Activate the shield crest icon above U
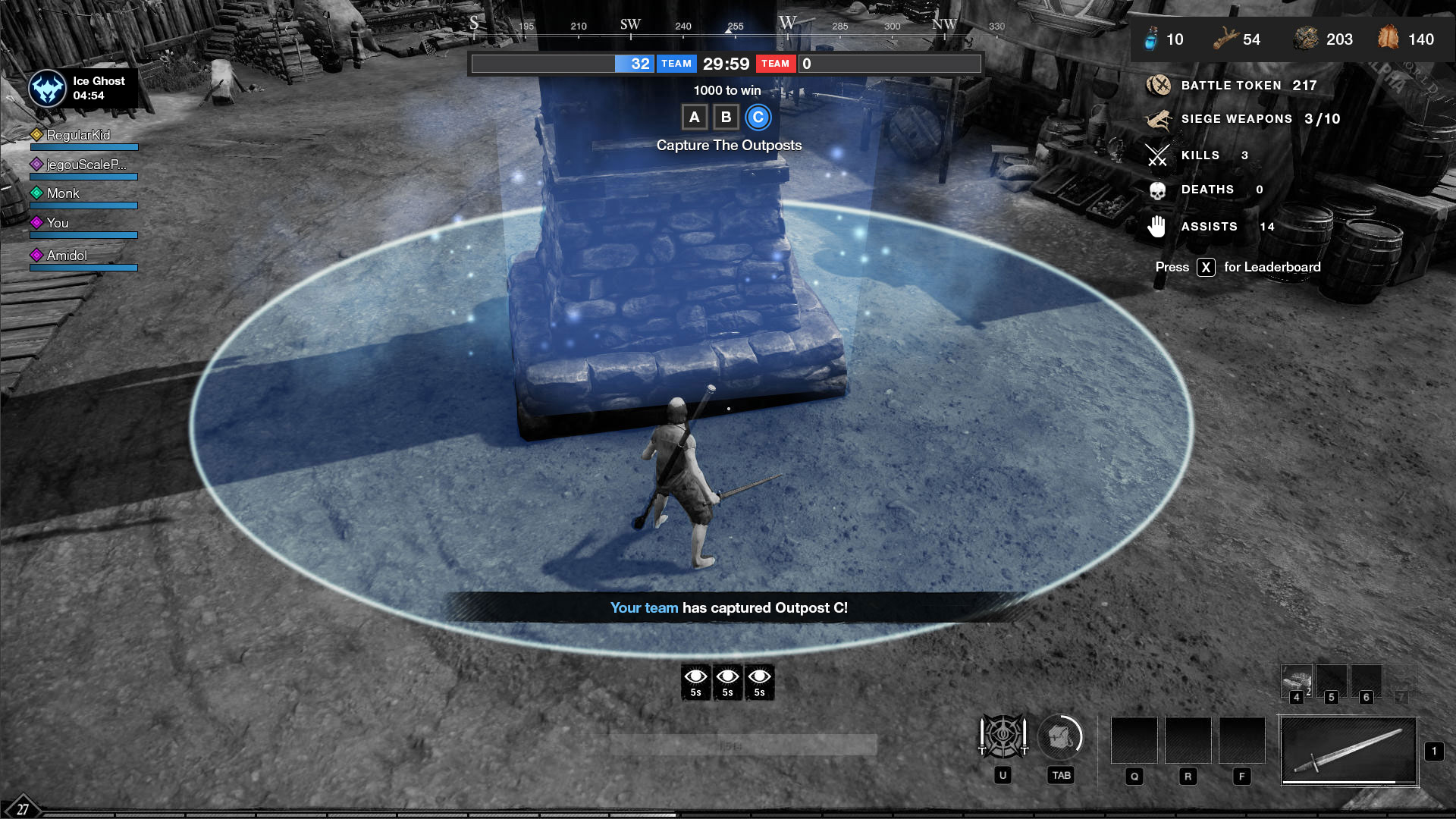 (x=1003, y=736)
